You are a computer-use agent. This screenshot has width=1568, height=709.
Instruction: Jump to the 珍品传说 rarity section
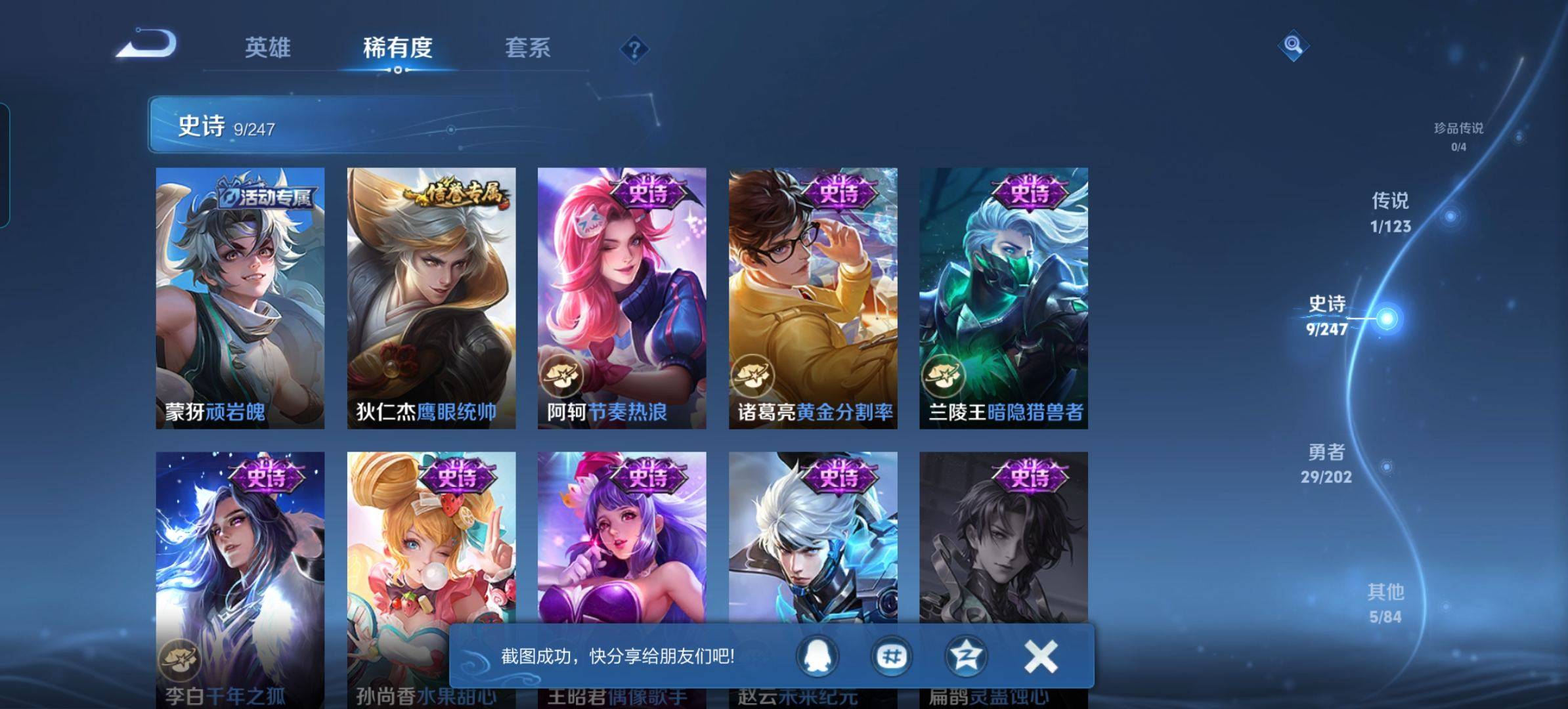pos(1458,135)
